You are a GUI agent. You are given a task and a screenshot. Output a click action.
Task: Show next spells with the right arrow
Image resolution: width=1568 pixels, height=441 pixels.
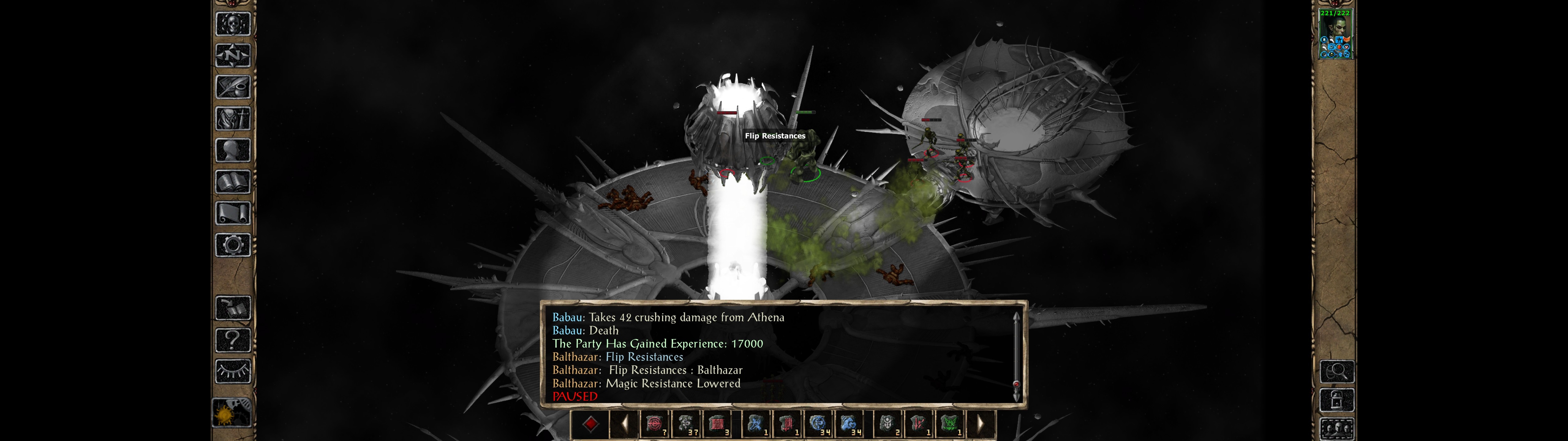pyautogui.click(x=980, y=424)
